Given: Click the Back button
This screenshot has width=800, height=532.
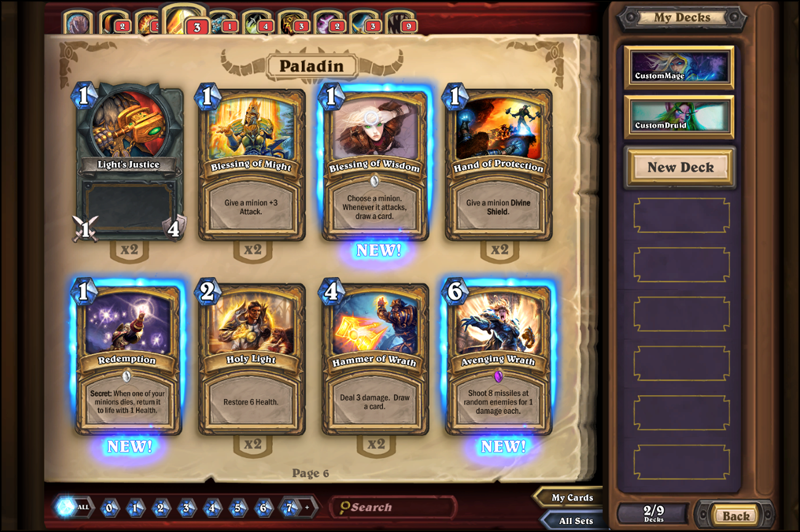Looking at the screenshot, I should click(735, 515).
